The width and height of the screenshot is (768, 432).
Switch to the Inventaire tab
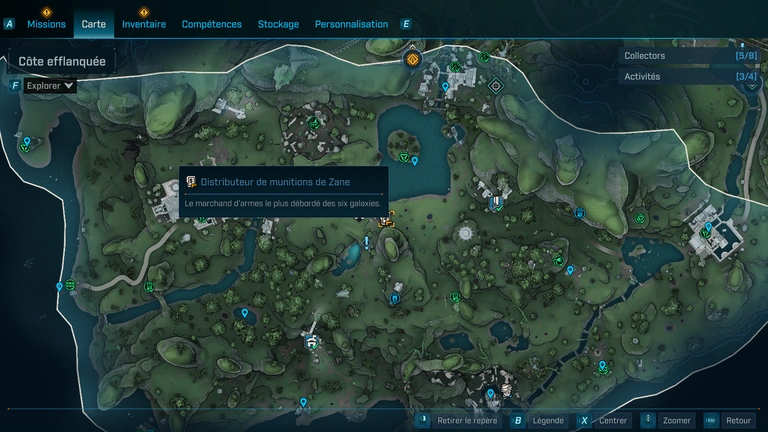[144, 24]
